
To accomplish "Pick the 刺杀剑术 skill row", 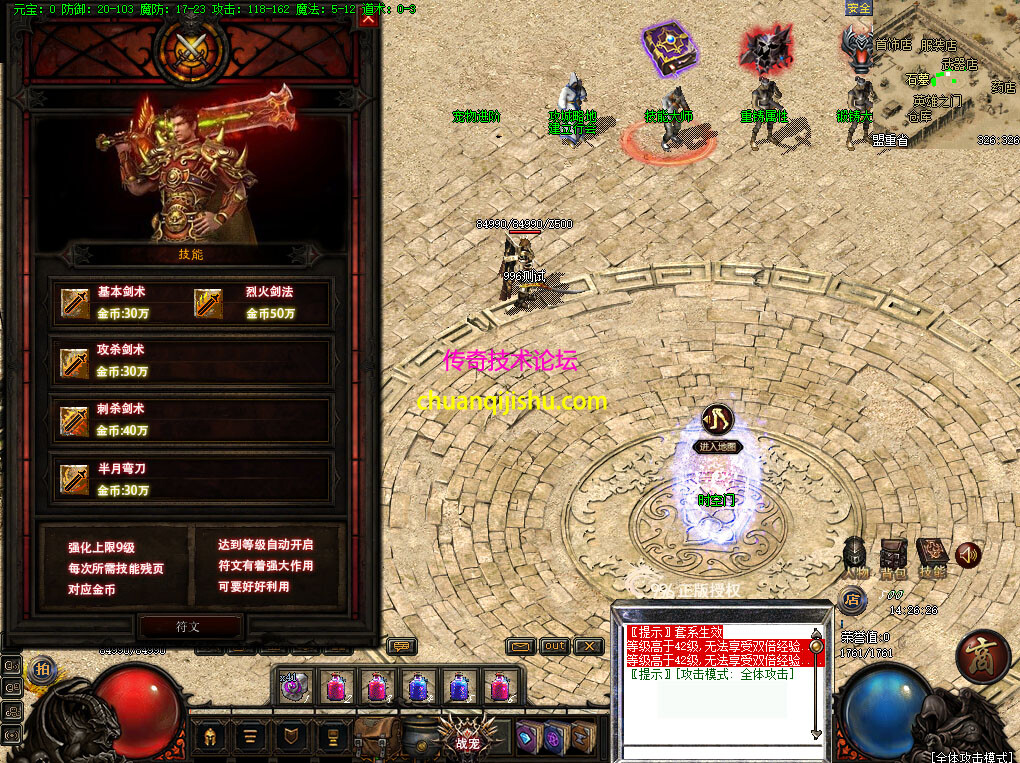I will [x=191, y=419].
